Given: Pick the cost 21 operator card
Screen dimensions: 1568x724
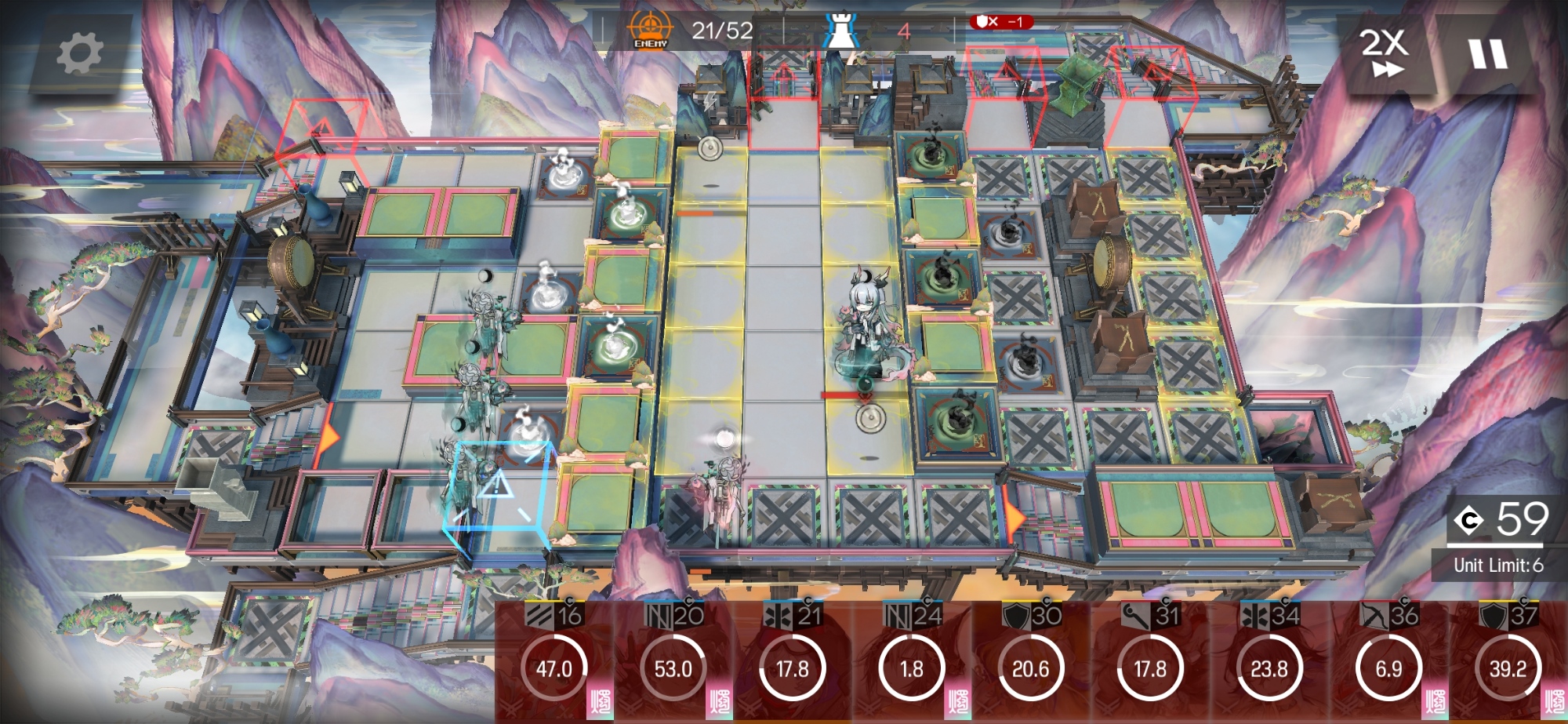Looking at the screenshot, I should pyautogui.click(x=793, y=663).
